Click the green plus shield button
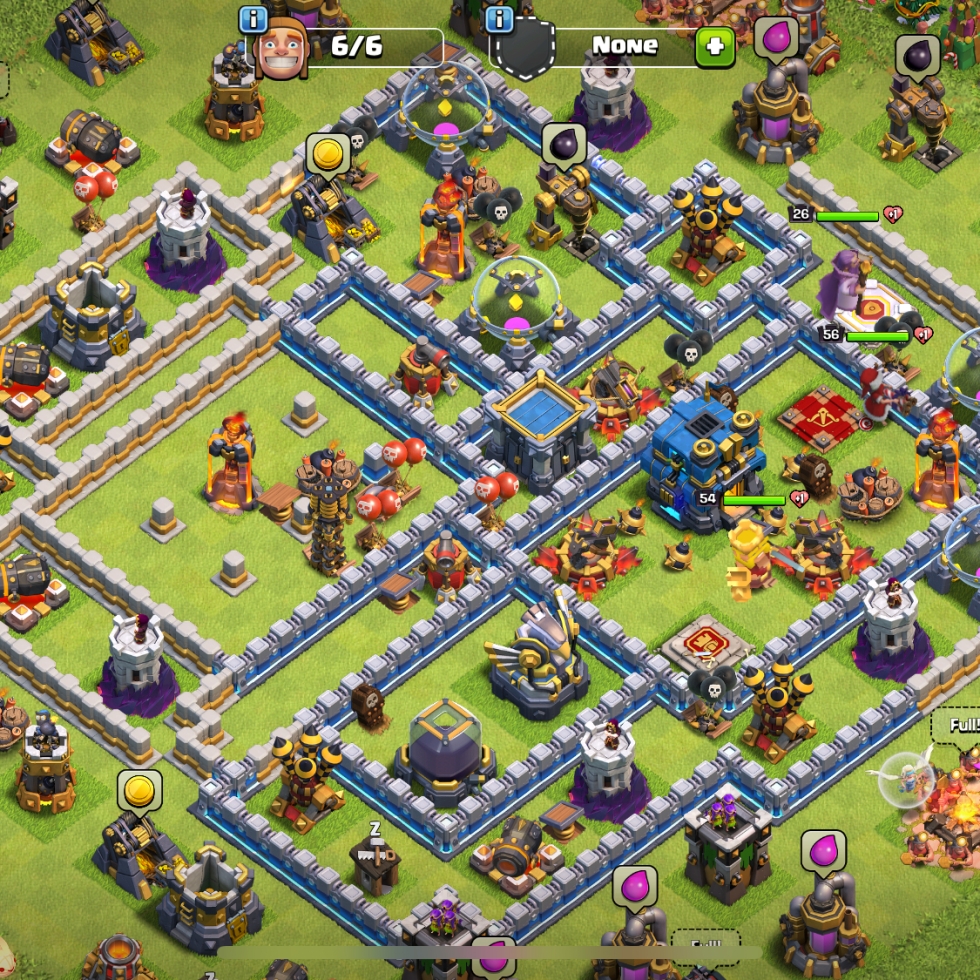980x980 pixels. tap(714, 46)
